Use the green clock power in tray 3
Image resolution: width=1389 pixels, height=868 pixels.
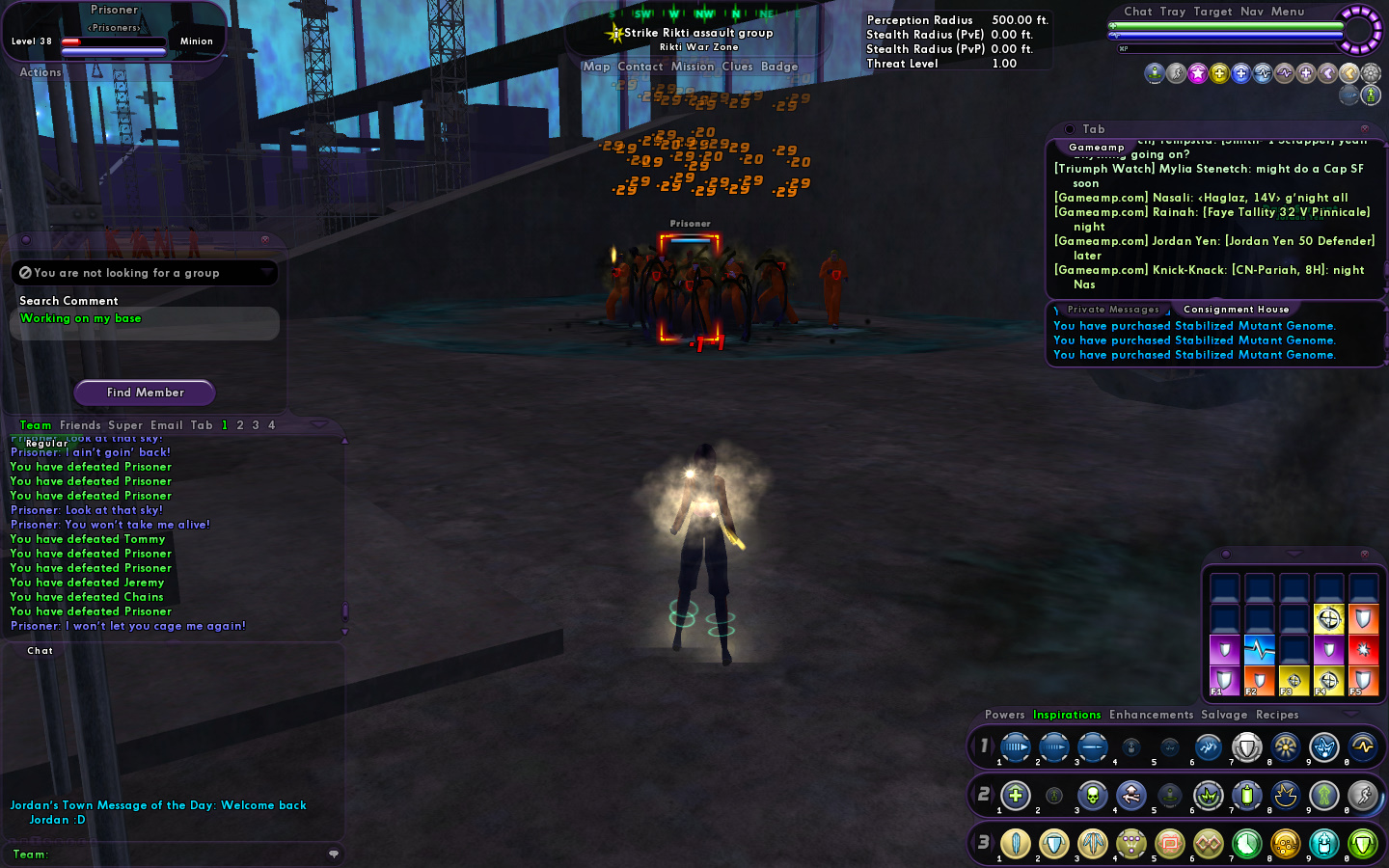1246,844
